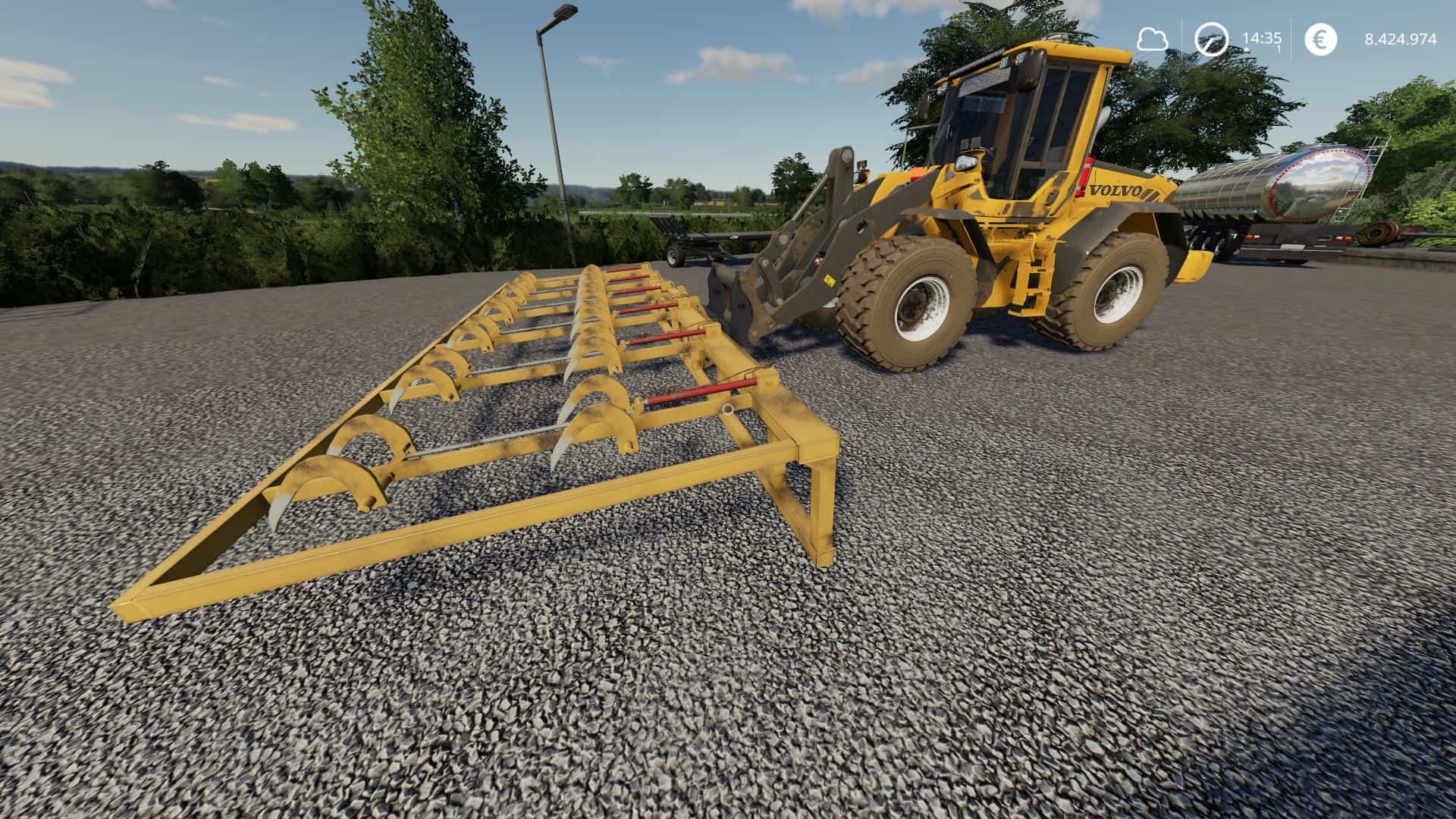
Task: Click the clock time-scale icon
Action: point(1211,39)
